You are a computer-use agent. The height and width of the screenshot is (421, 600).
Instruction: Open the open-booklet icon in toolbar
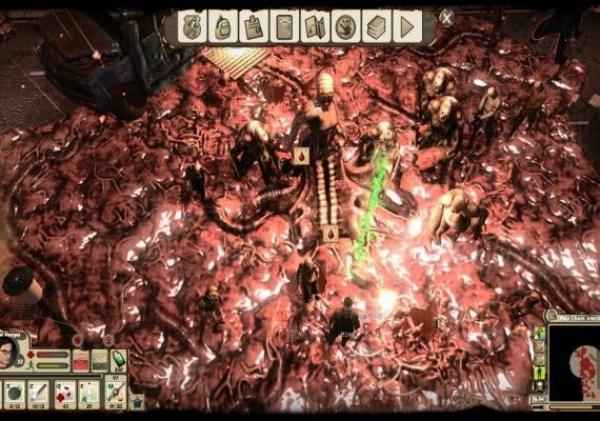[x=315, y=26]
